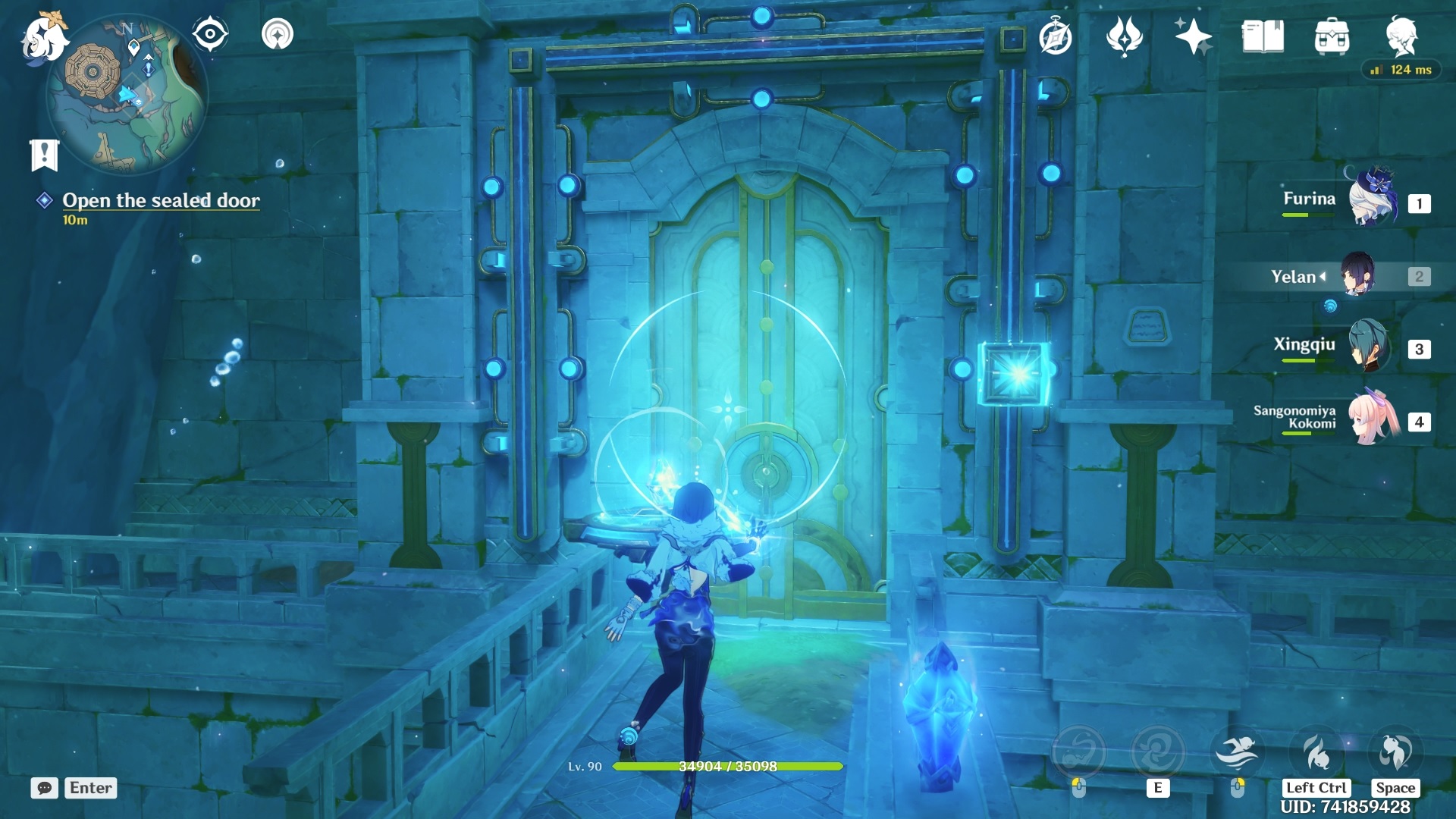The image size is (1456, 819).
Task: Switch to Sangonomiya Kokomi
Action: pos(1373,419)
